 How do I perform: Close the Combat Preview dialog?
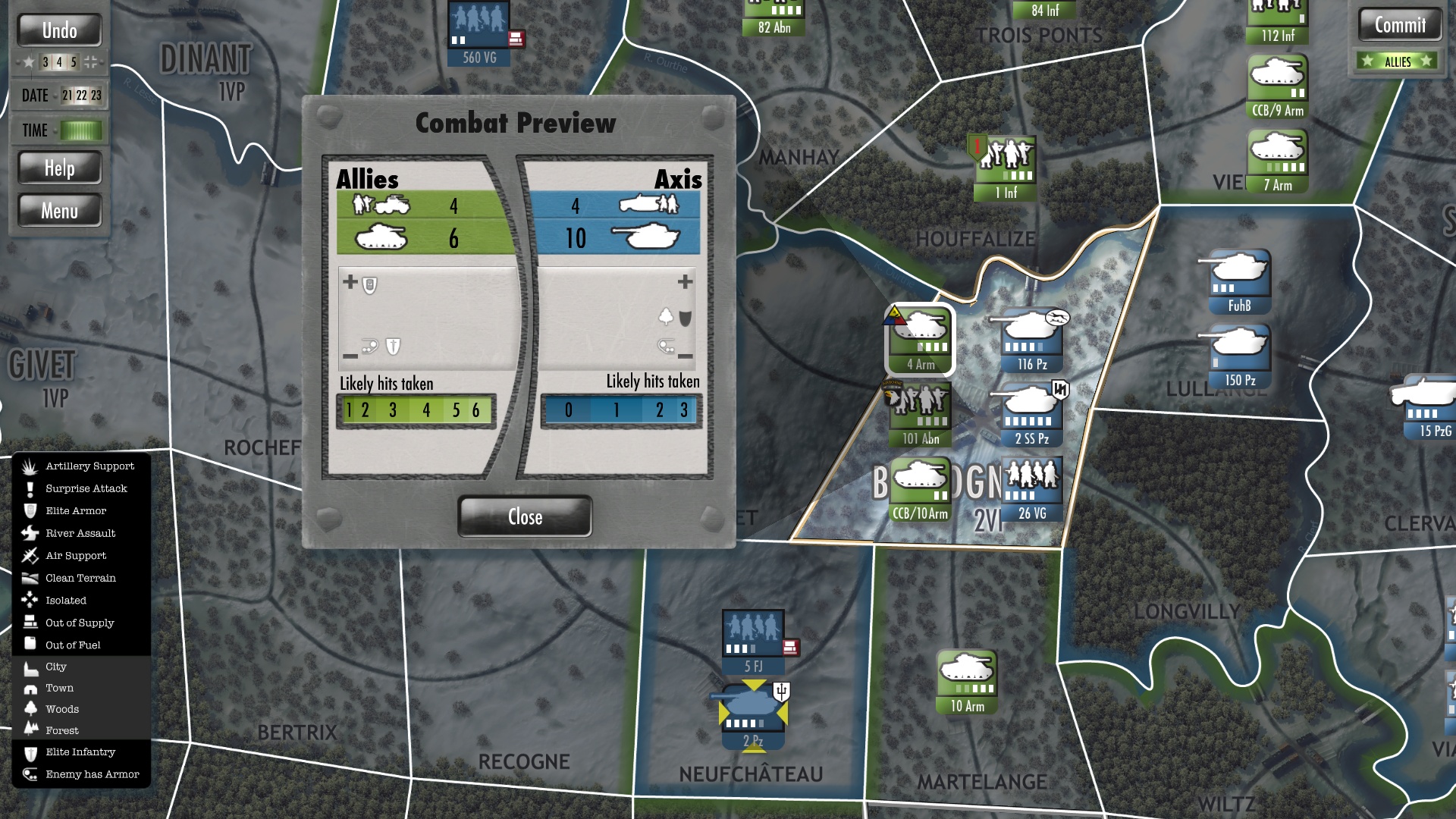(524, 516)
